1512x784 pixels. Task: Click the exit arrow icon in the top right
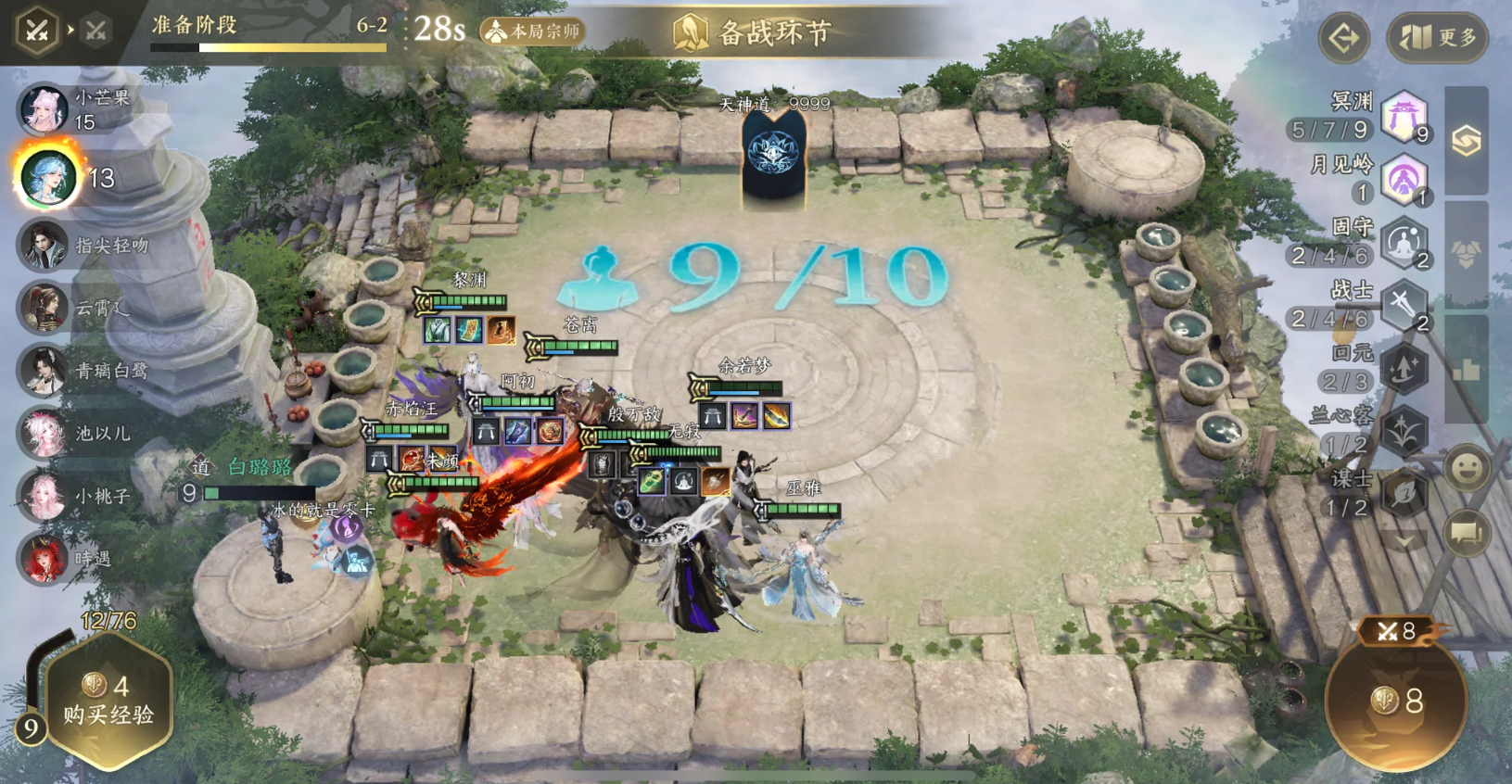[x=1343, y=38]
